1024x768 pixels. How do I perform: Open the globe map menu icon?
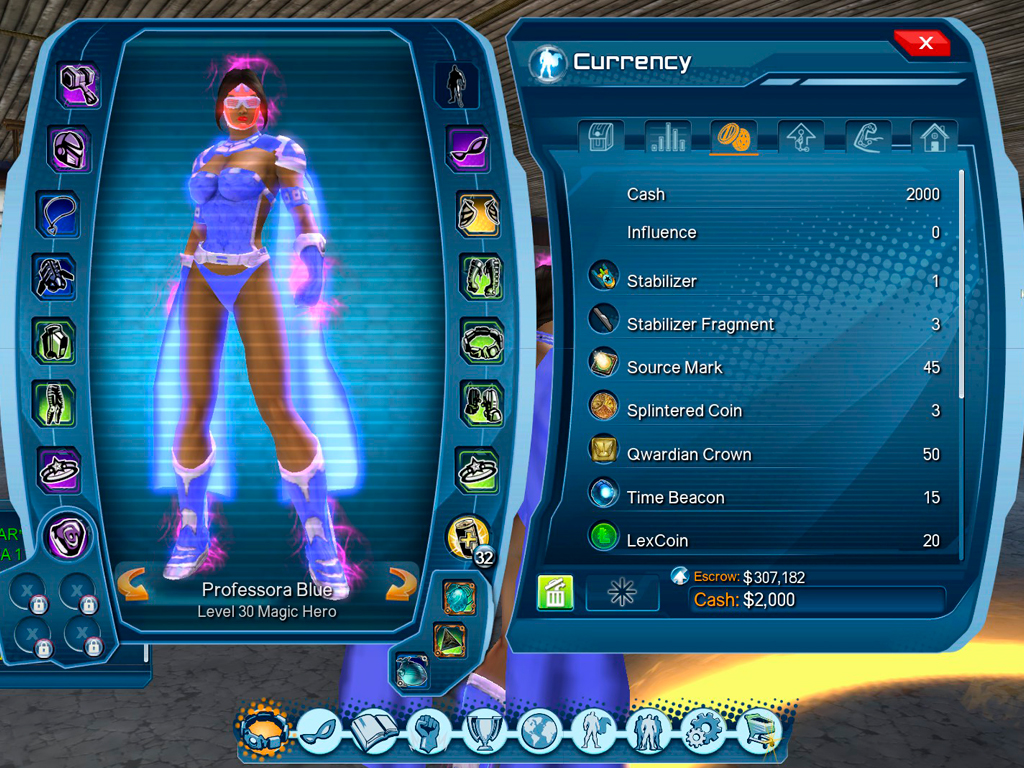tap(540, 732)
